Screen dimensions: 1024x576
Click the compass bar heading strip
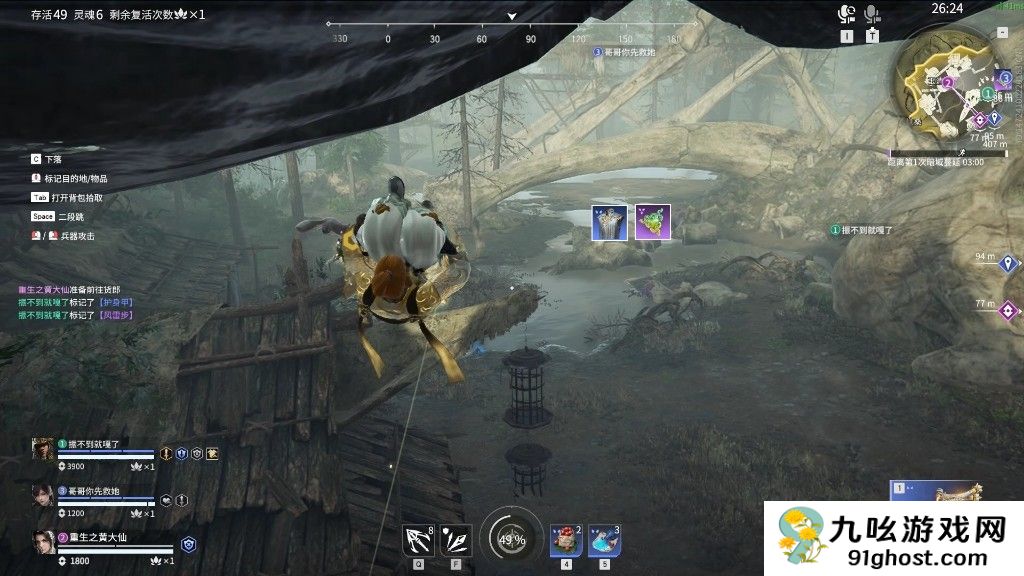click(x=512, y=38)
